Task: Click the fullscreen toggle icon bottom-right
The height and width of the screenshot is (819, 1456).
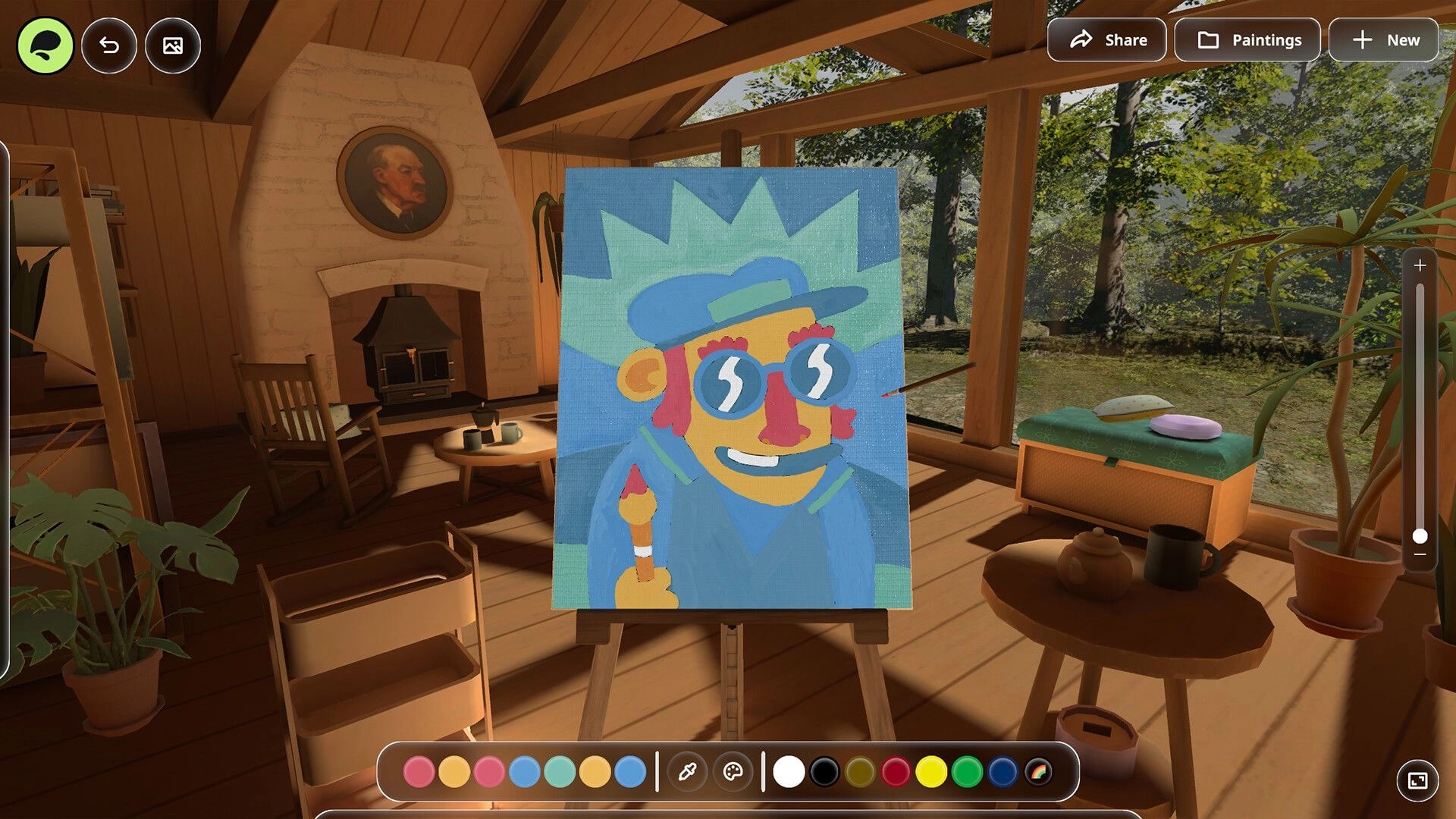Action: 1417,778
